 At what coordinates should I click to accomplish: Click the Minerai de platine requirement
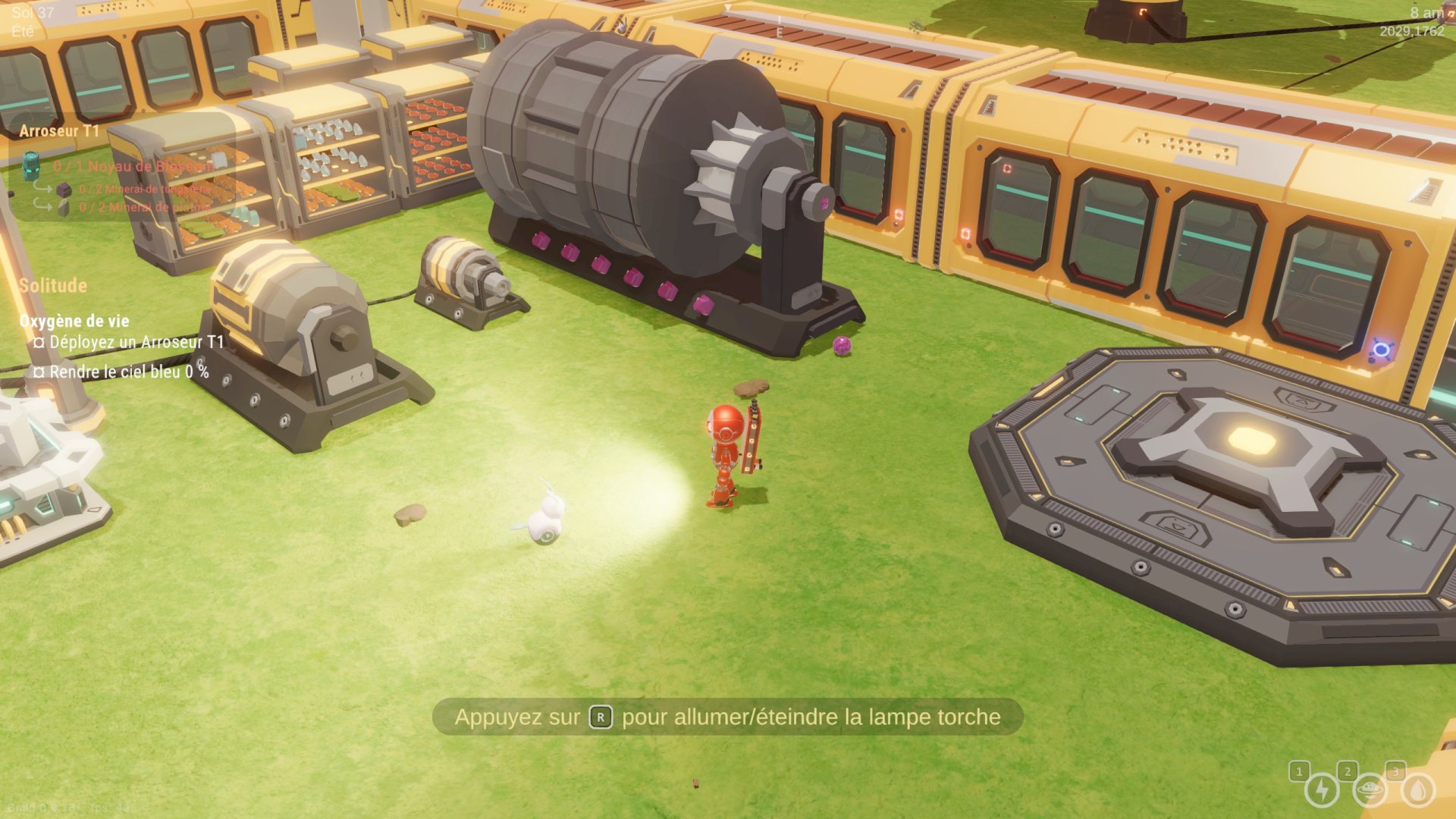(144, 207)
